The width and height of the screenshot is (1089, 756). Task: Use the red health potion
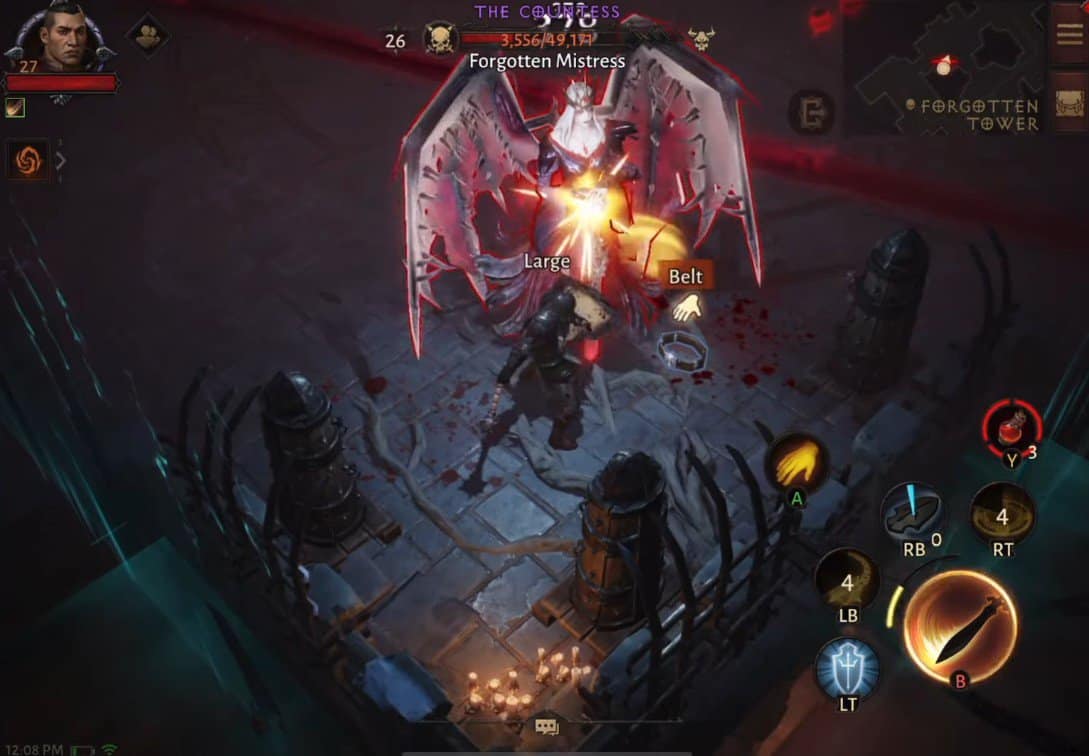tap(1012, 427)
